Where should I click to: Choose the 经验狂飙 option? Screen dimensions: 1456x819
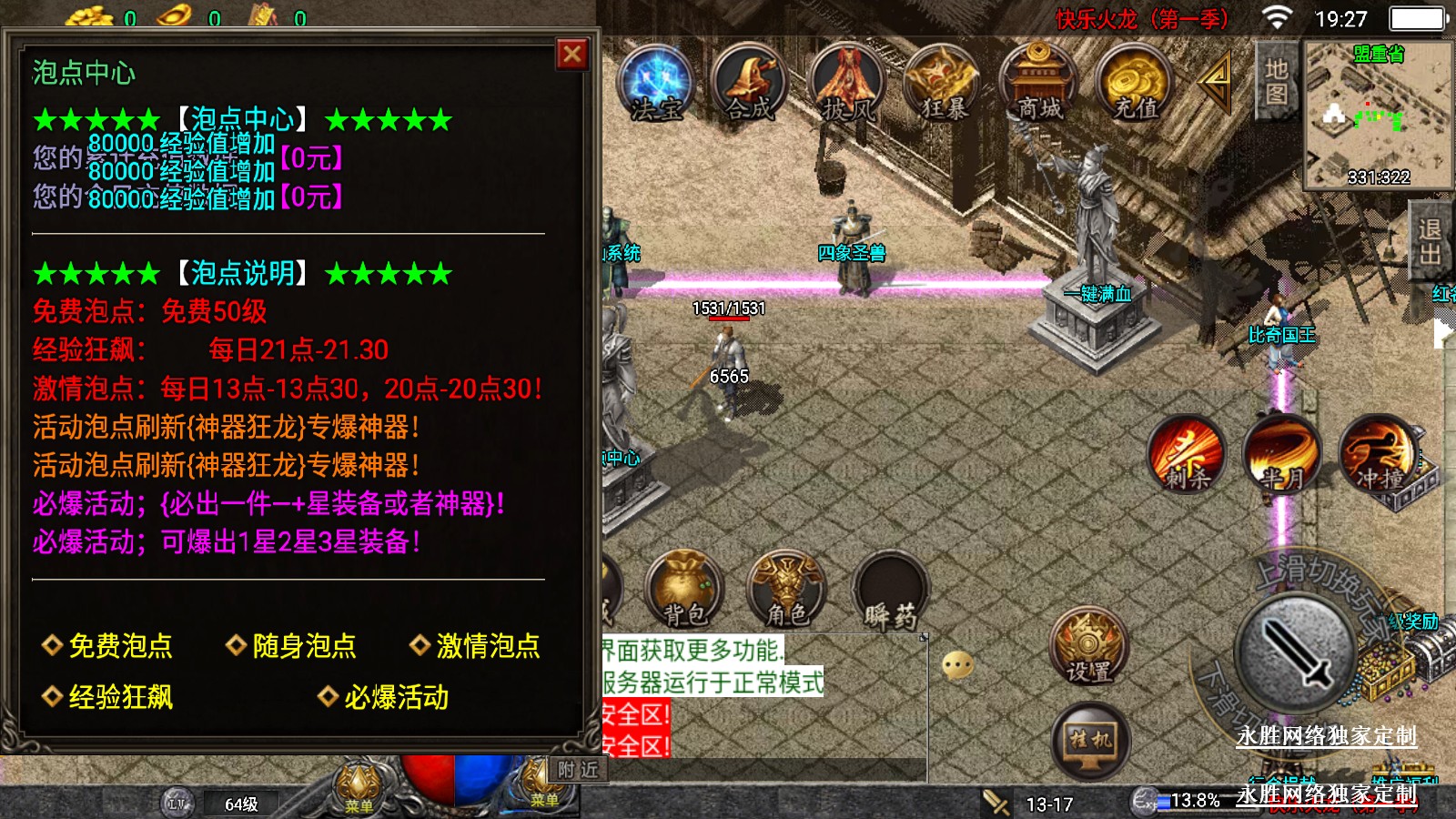pos(108,698)
